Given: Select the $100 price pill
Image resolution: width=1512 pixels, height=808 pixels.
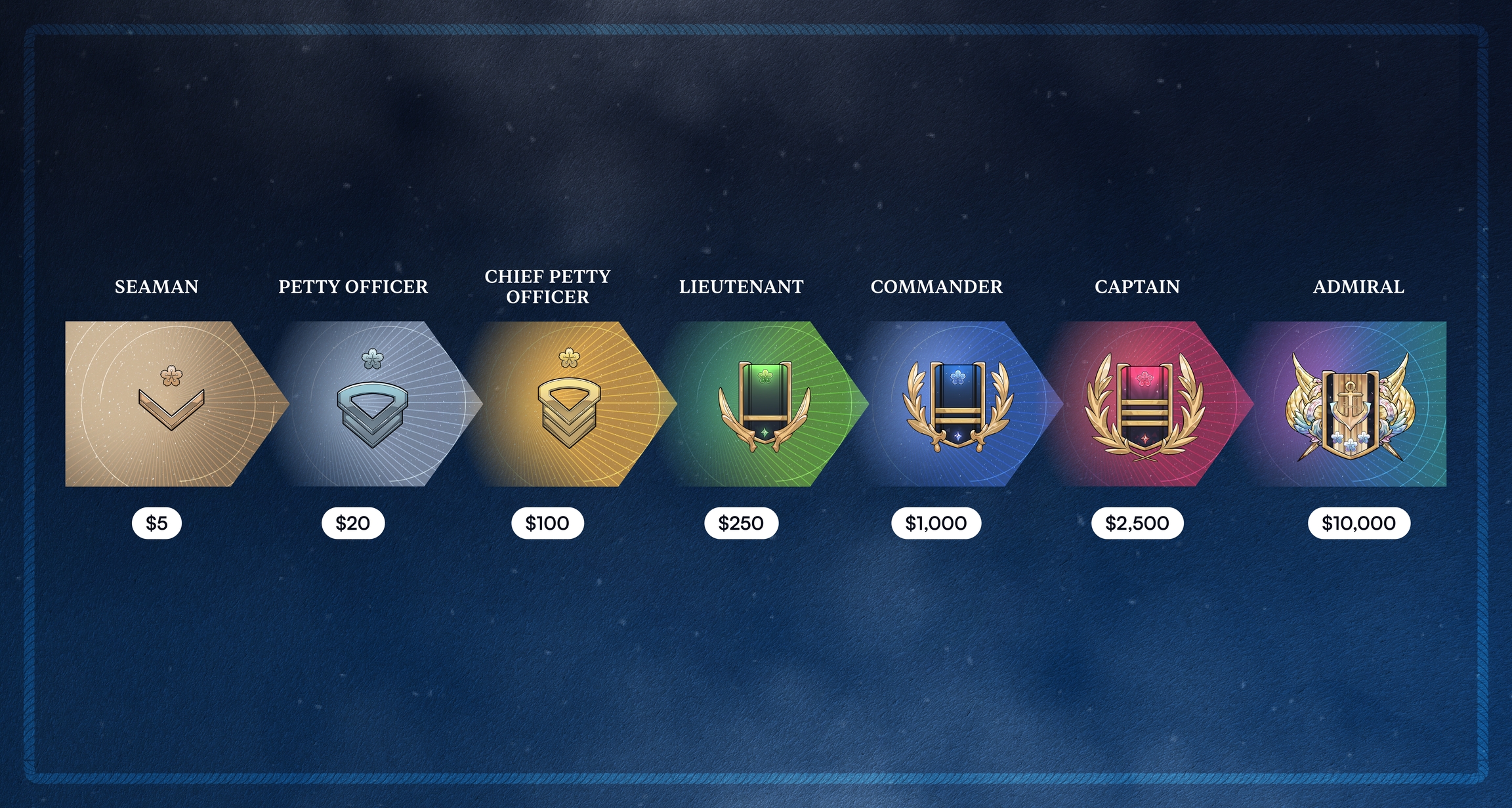Looking at the screenshot, I should click(x=547, y=523).
